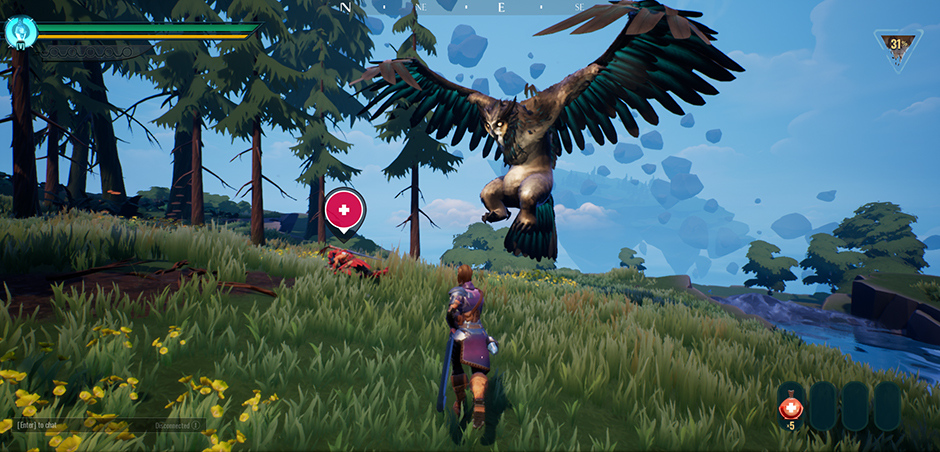The image size is (940, 452).
Task: Click the Disconnected status indicator
Action: pyautogui.click(x=176, y=424)
